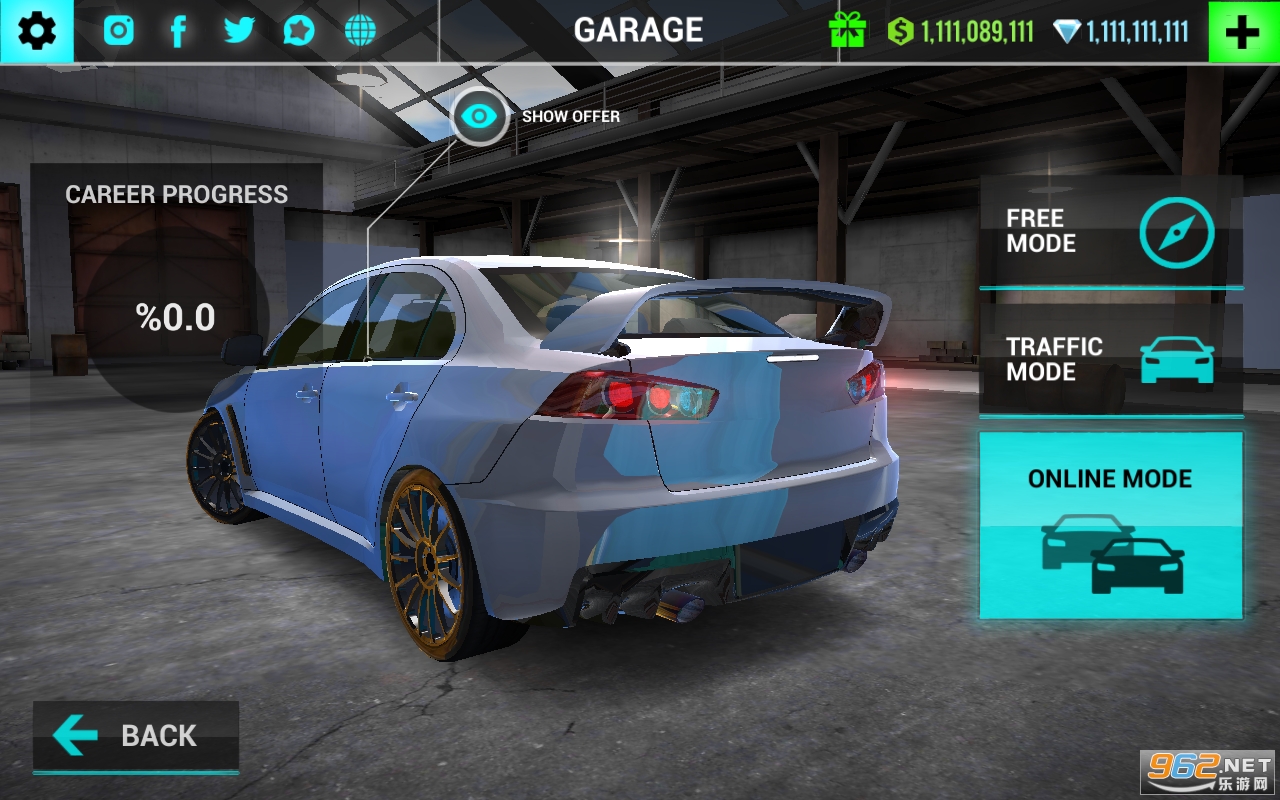Open the Twitter bird link
Screen dimensions: 1280x800
point(239,31)
